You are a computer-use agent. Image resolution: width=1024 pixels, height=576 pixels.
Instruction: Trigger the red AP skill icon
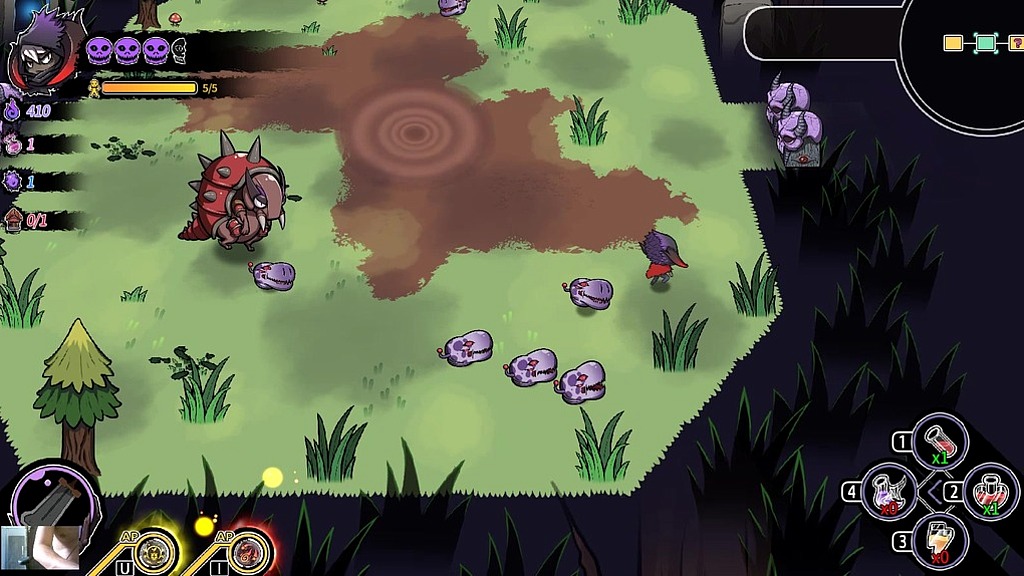tap(251, 551)
